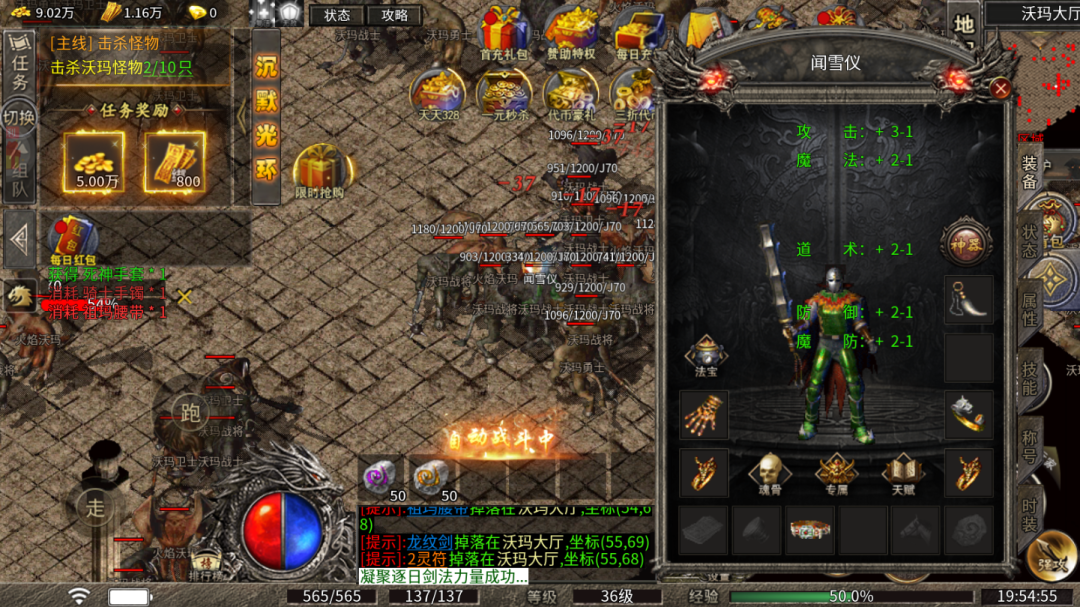Viewport: 1080px width, 607px height.
Task: Open the 状态 status button
Action: pyautogui.click(x=337, y=15)
